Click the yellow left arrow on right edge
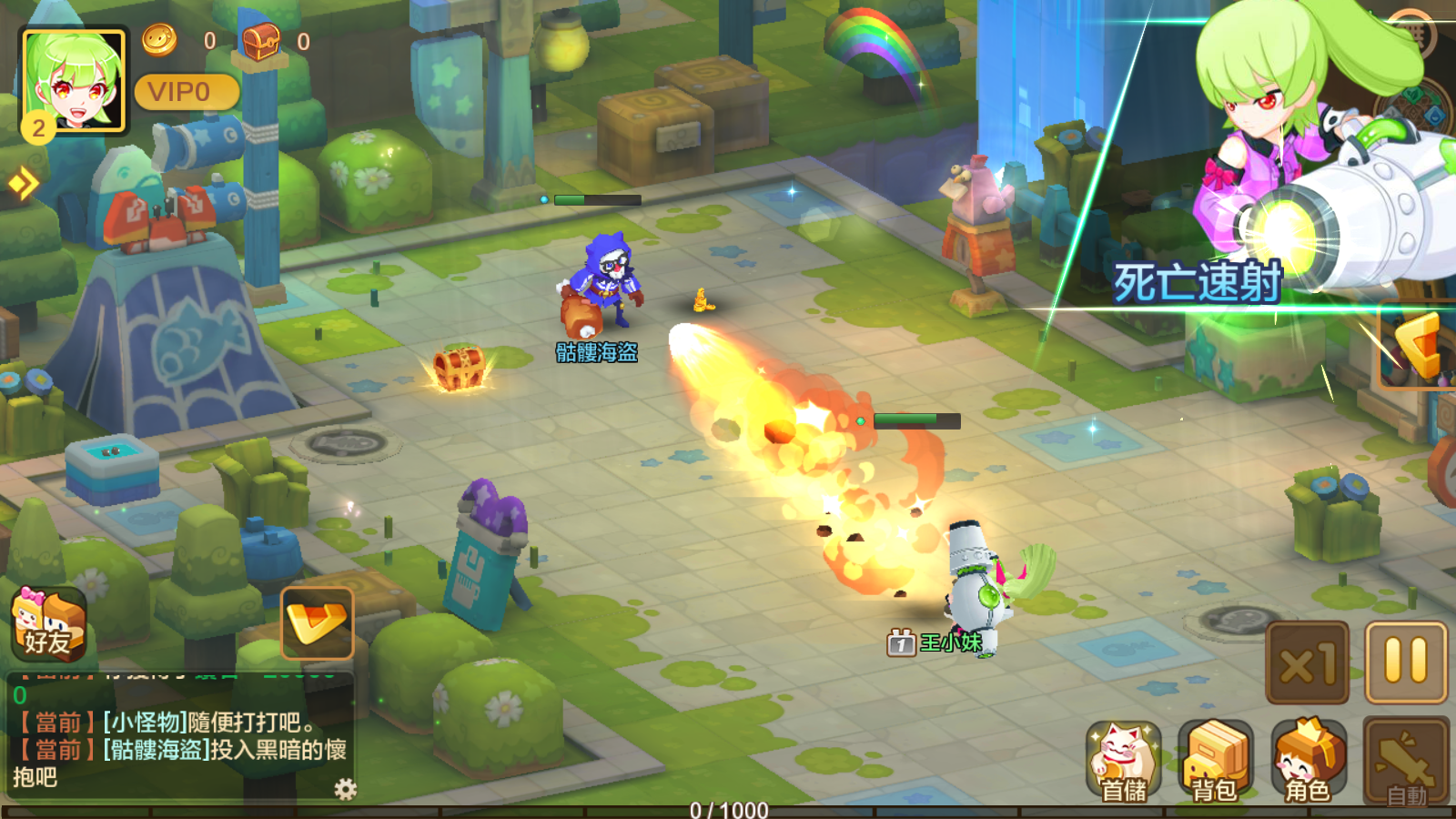Image resolution: width=1456 pixels, height=819 pixels. click(x=1420, y=346)
